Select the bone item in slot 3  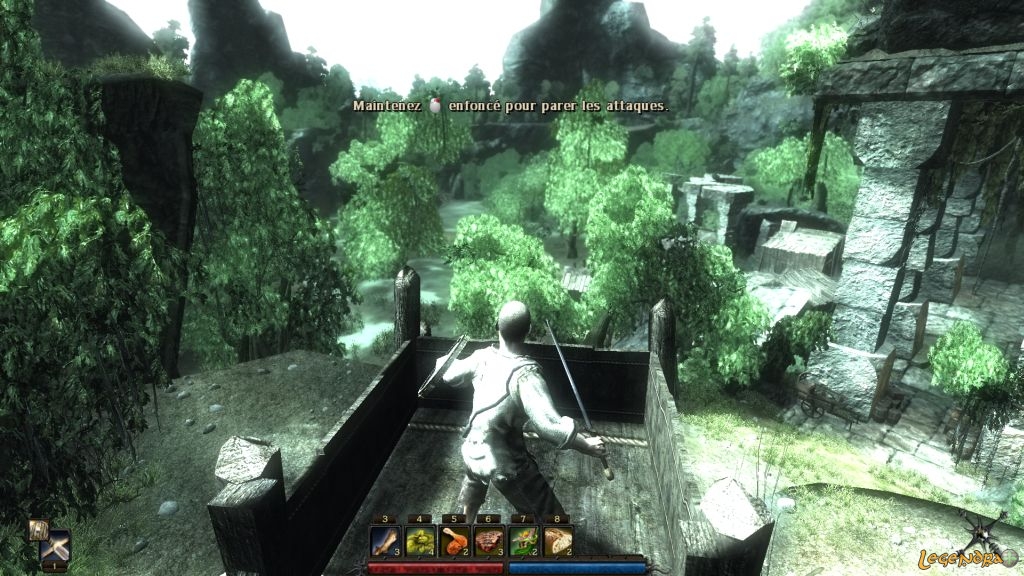pyautogui.click(x=386, y=541)
